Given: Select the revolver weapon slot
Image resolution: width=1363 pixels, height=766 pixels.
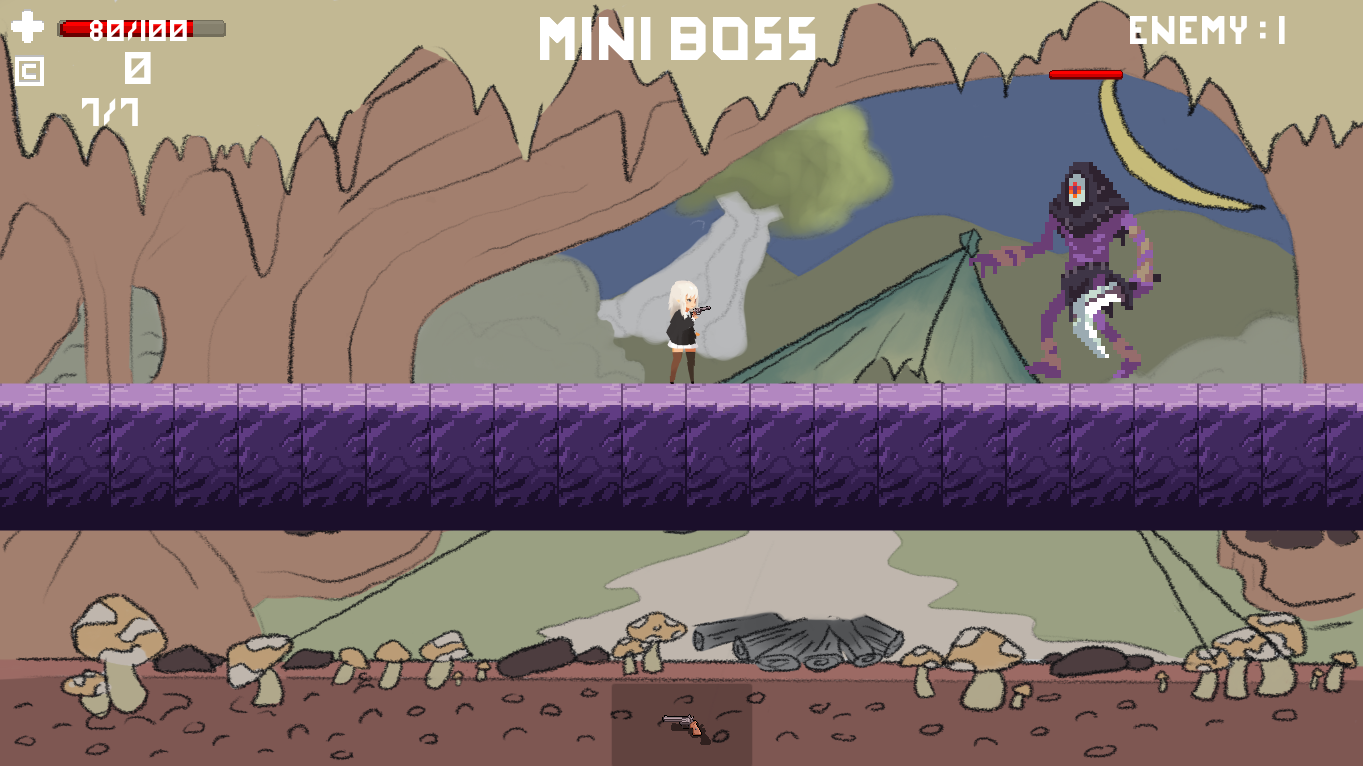Looking at the screenshot, I should tap(682, 724).
